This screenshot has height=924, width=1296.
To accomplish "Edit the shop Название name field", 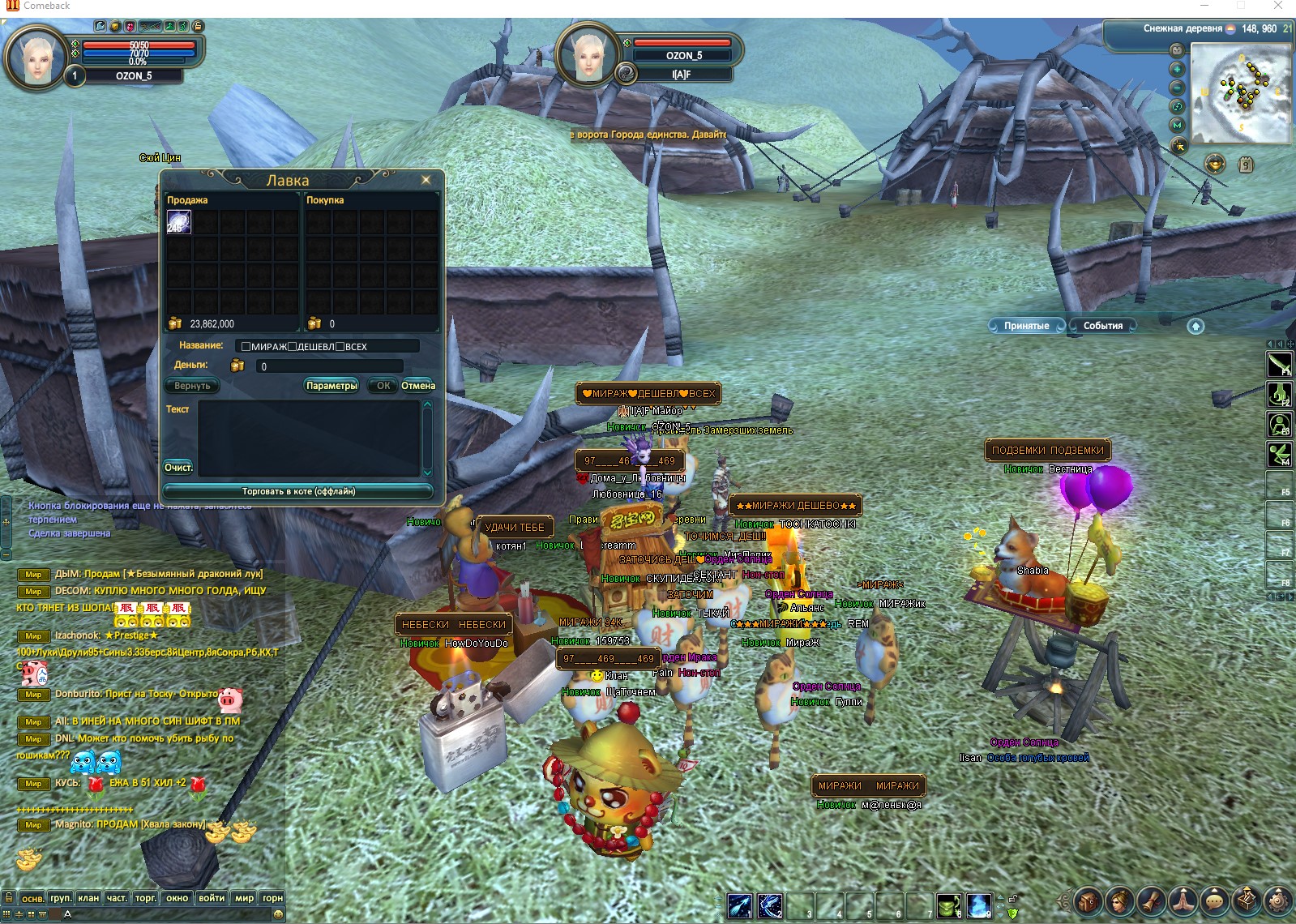I will pos(327,346).
